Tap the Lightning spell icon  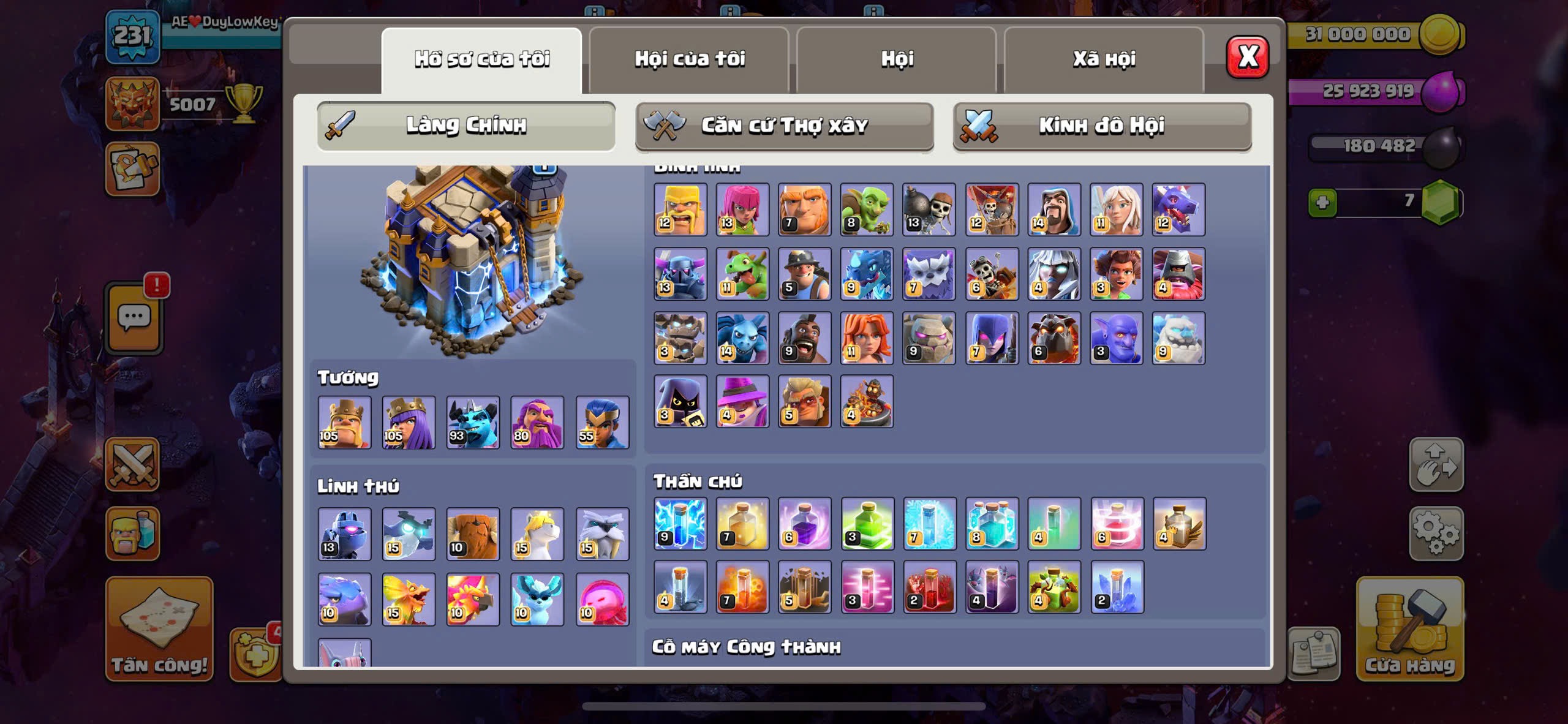point(680,524)
